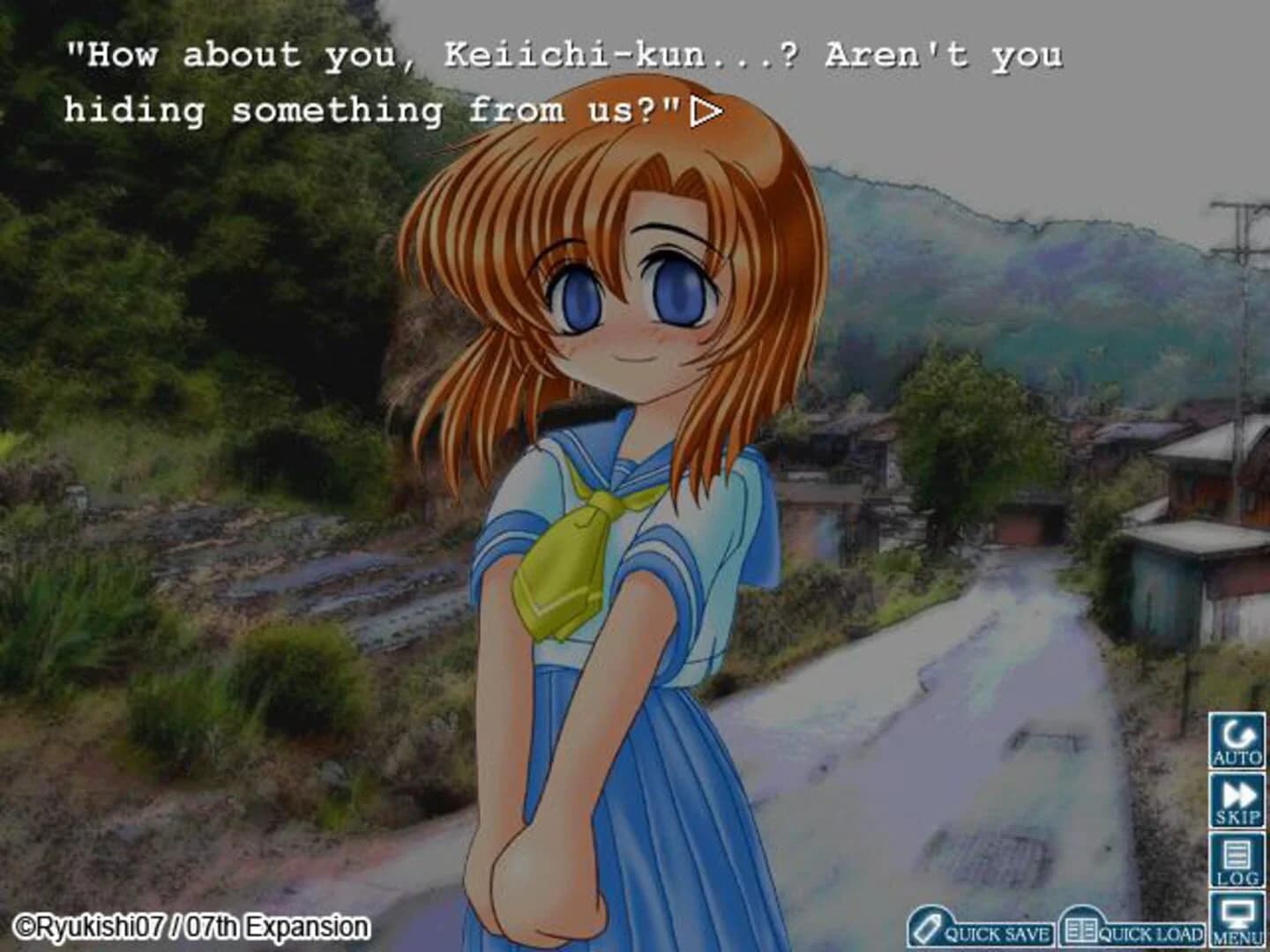Enable Auto text-advance mode
The height and width of the screenshot is (952, 1270).
[x=1238, y=740]
